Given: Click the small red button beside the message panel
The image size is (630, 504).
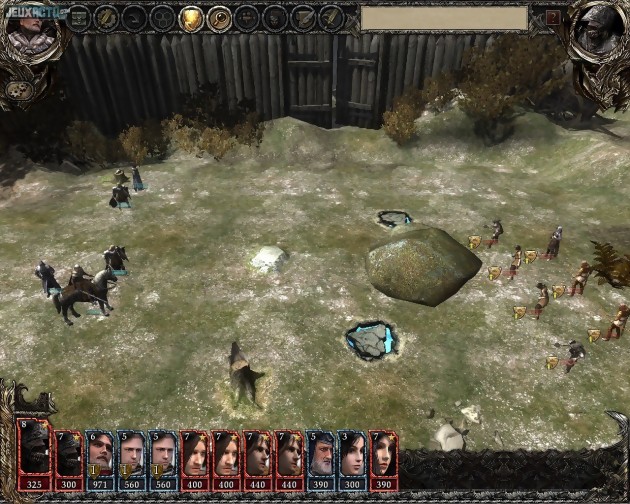Looking at the screenshot, I should [553, 18].
